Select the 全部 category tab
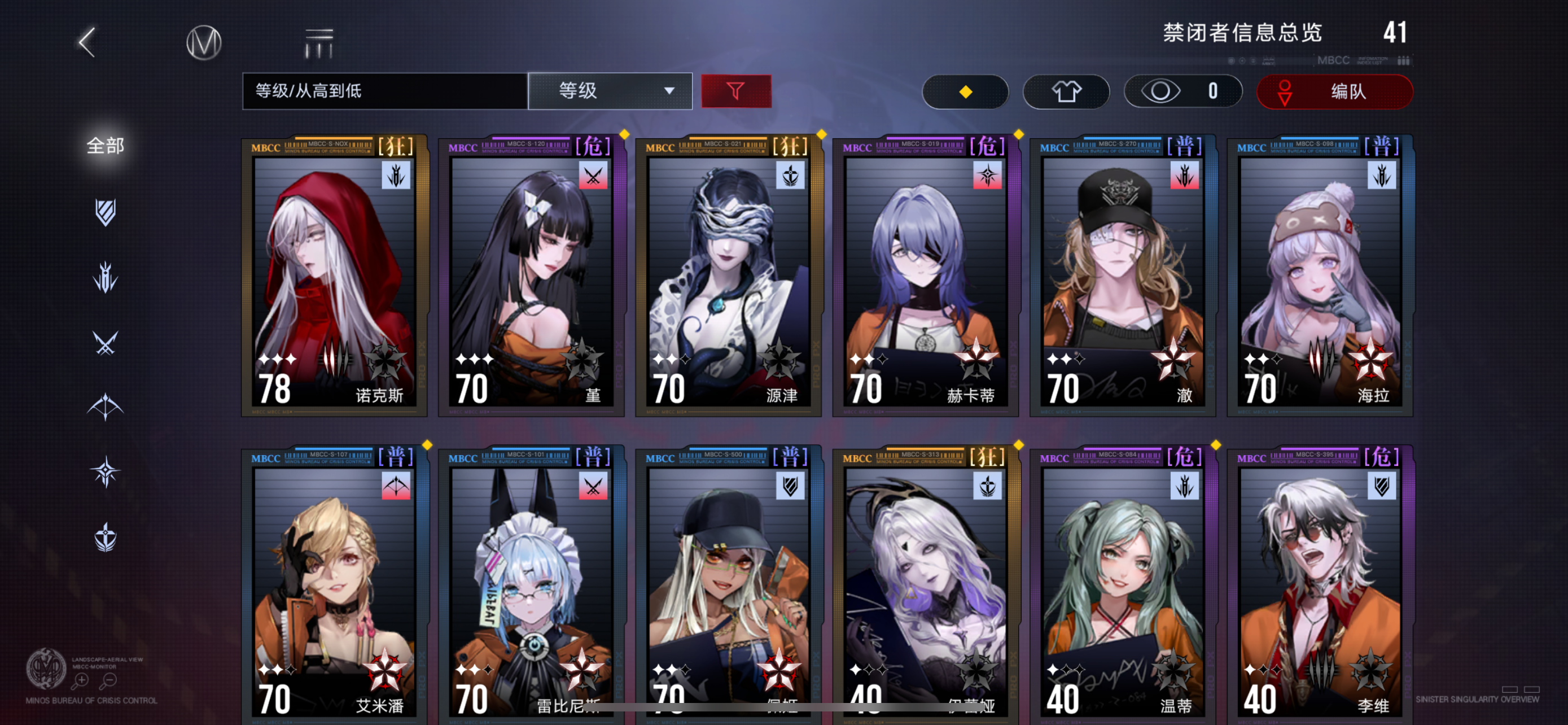Screen dimensions: 1568x725 coord(106,146)
